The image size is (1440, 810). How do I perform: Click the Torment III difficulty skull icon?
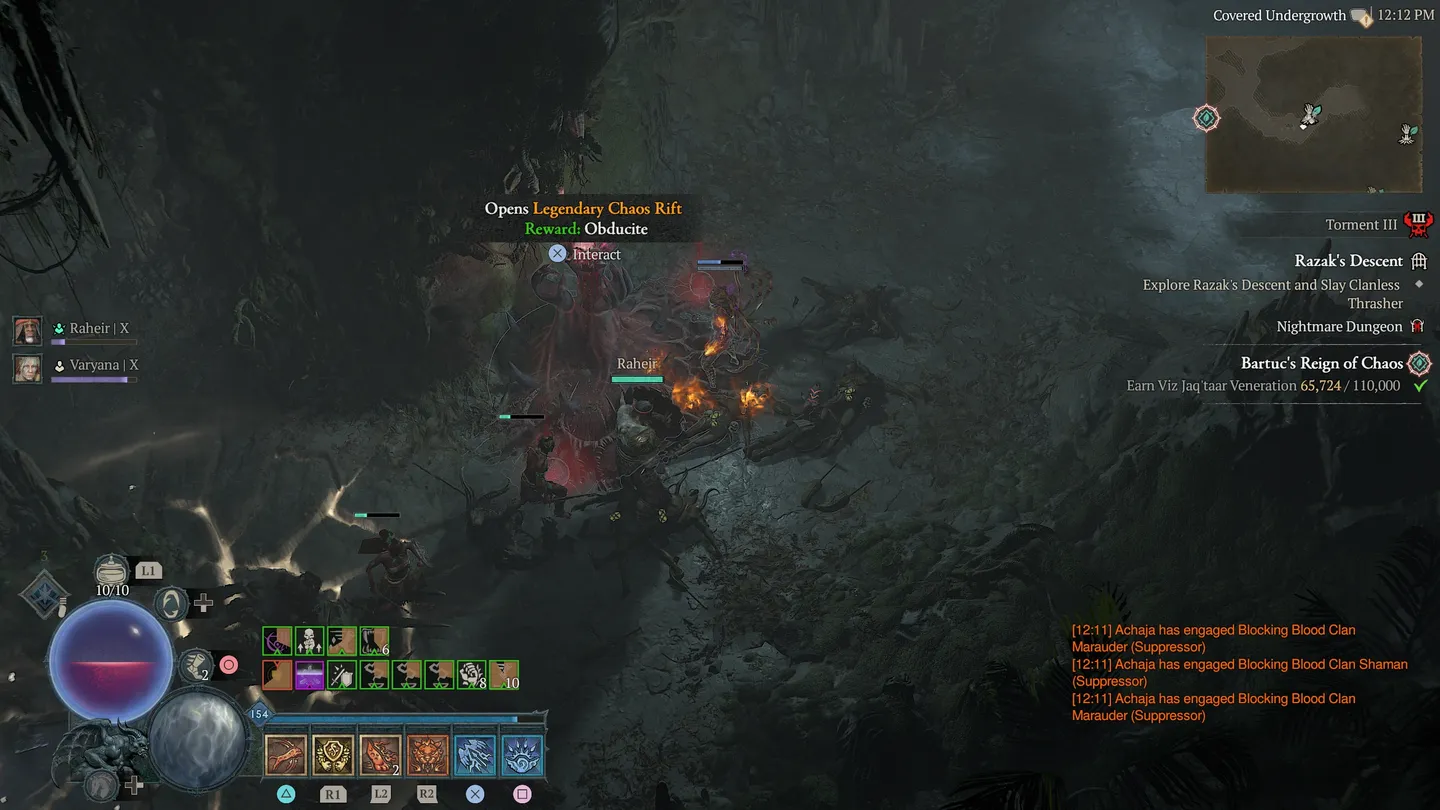(1418, 224)
